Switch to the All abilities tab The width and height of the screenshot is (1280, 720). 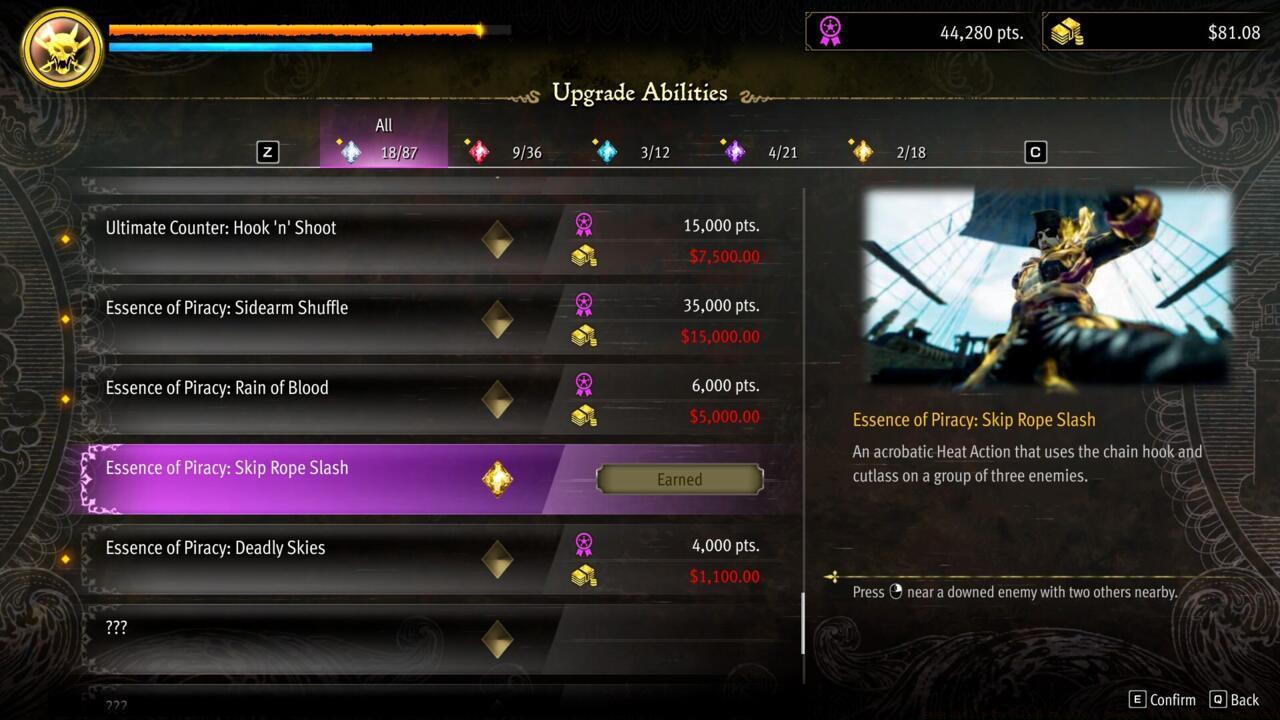point(384,140)
